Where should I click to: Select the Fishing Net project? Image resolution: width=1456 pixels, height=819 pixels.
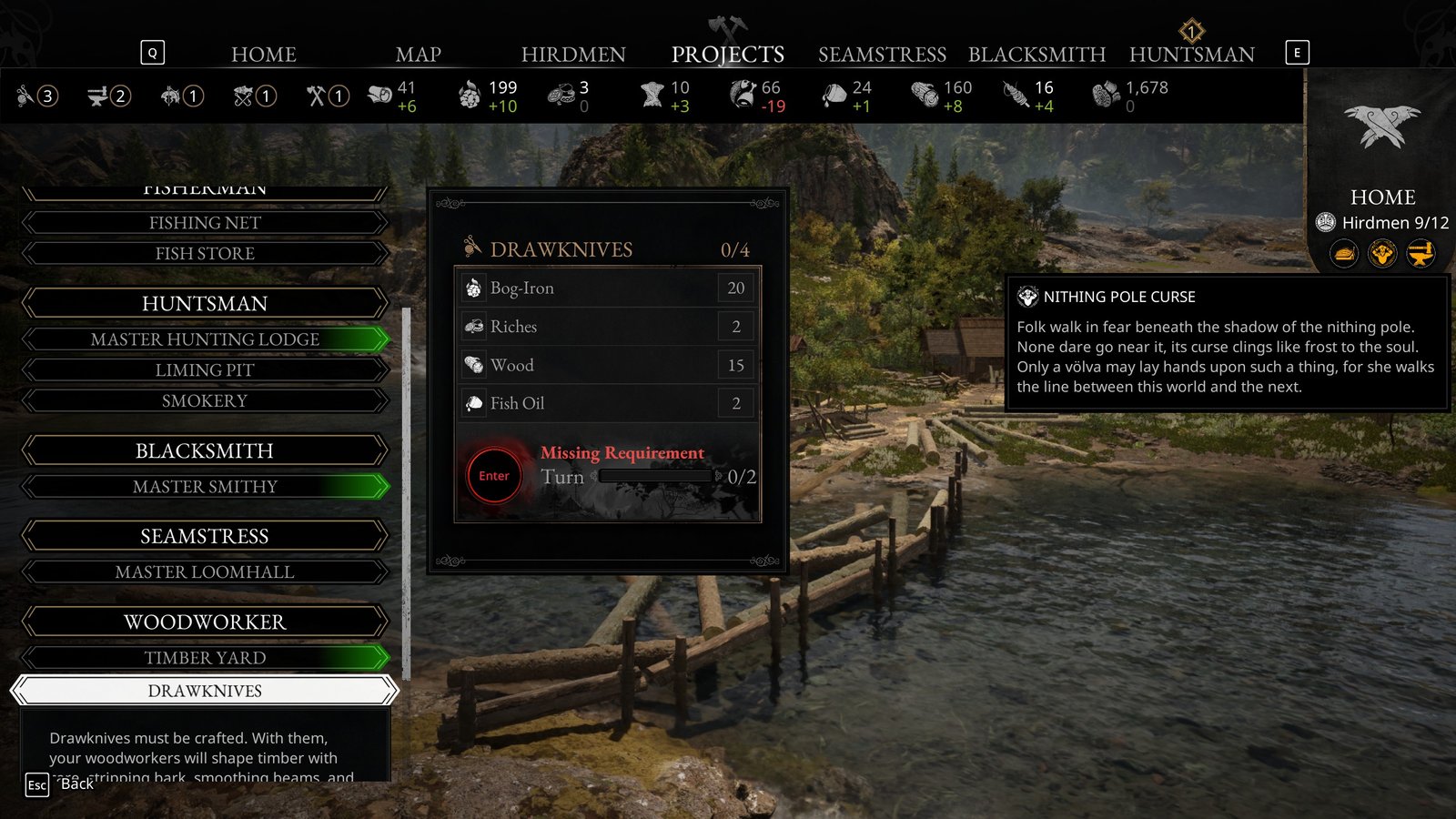[x=205, y=223]
